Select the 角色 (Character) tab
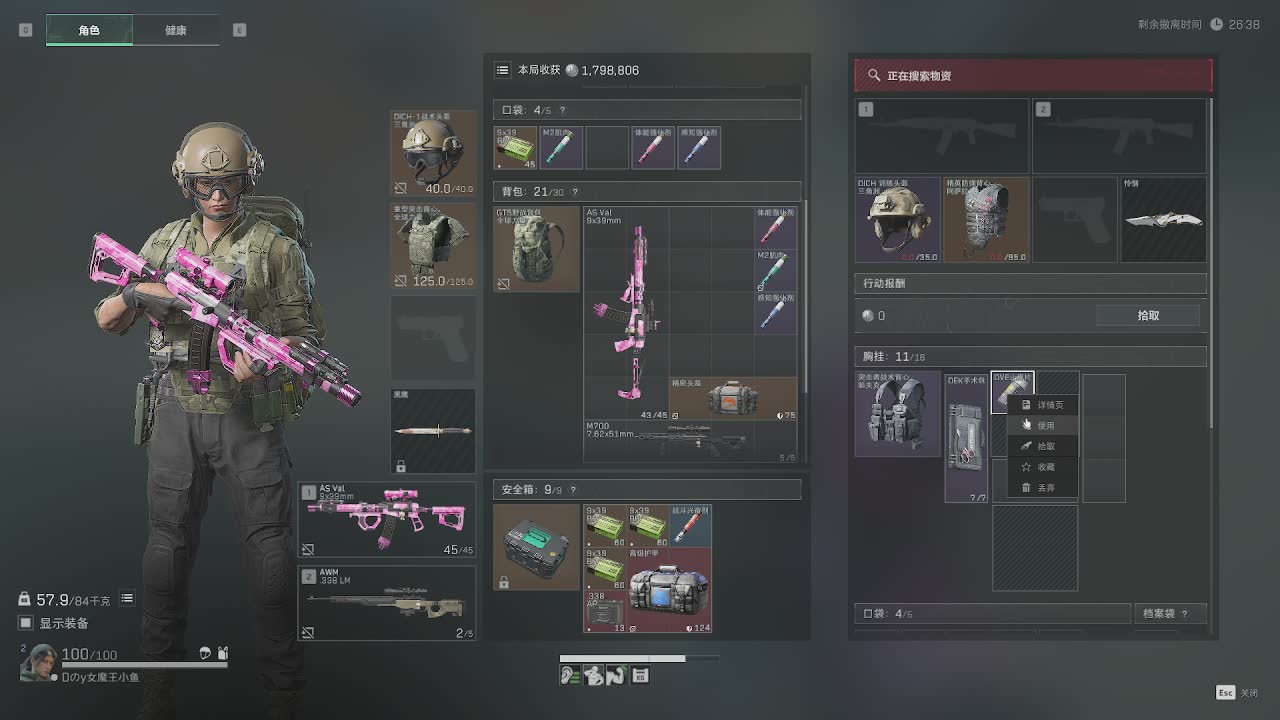1280x720 pixels. tap(89, 30)
